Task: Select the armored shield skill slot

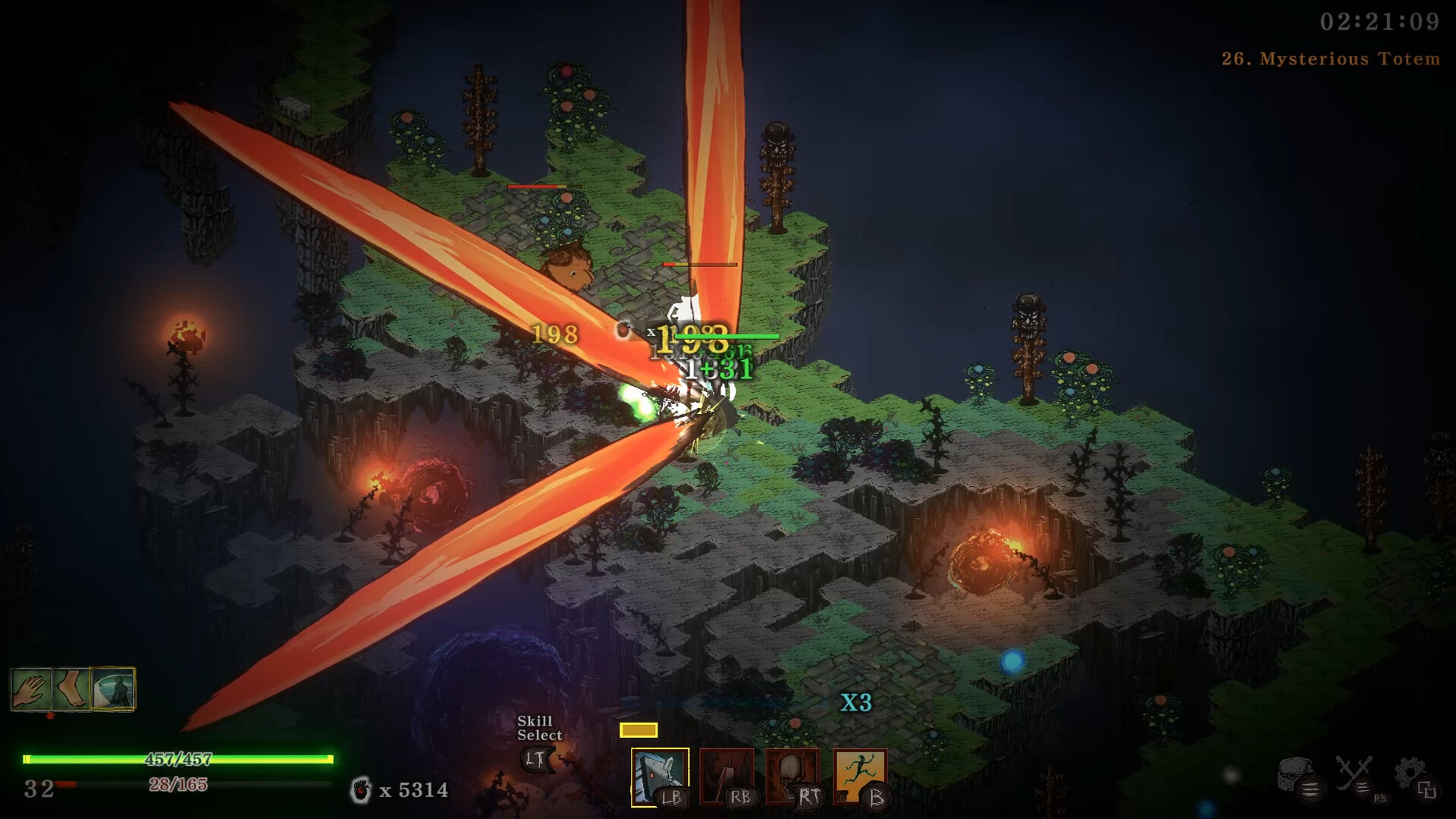Action: 659,776
